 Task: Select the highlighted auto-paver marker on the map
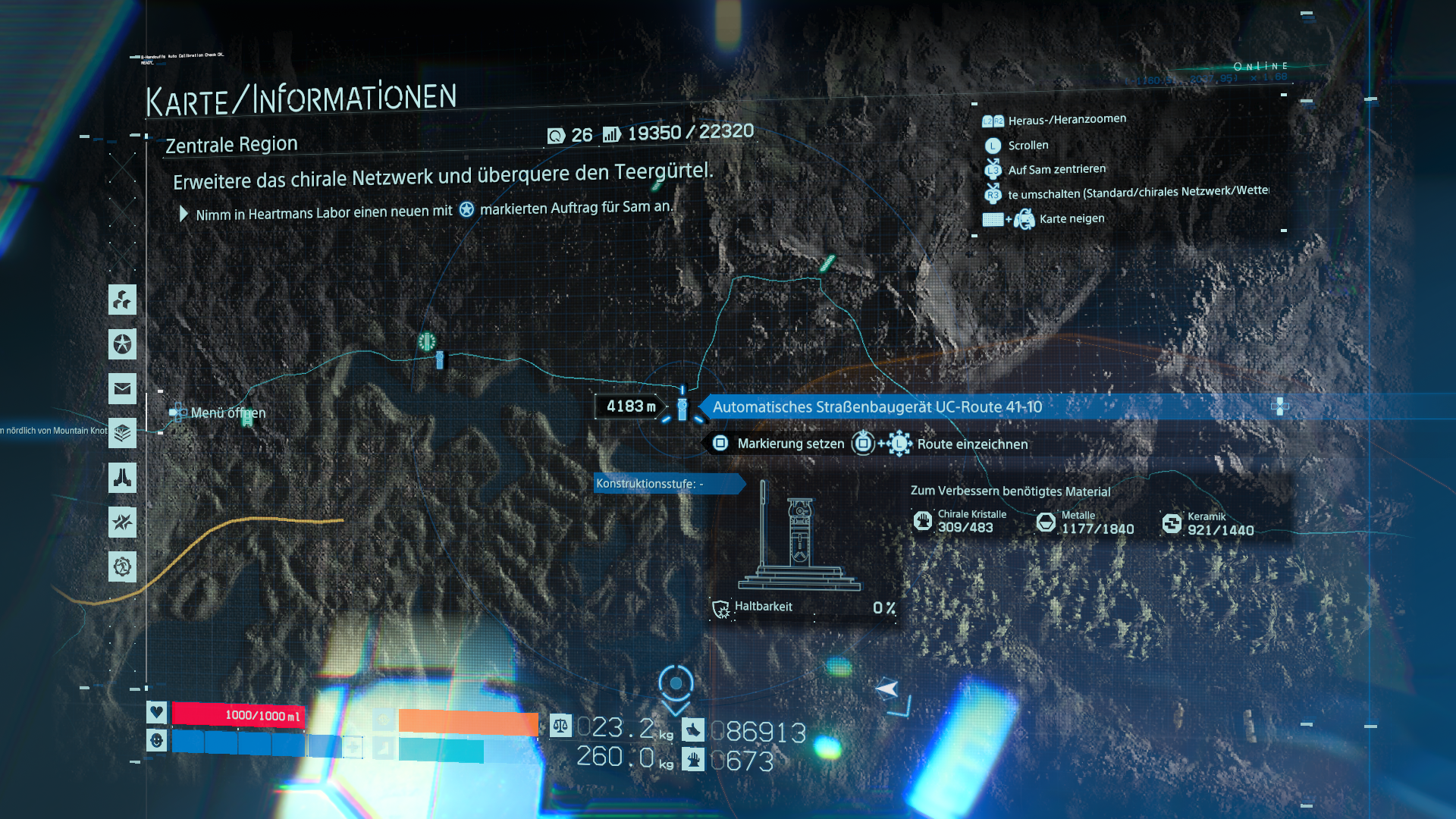click(682, 409)
